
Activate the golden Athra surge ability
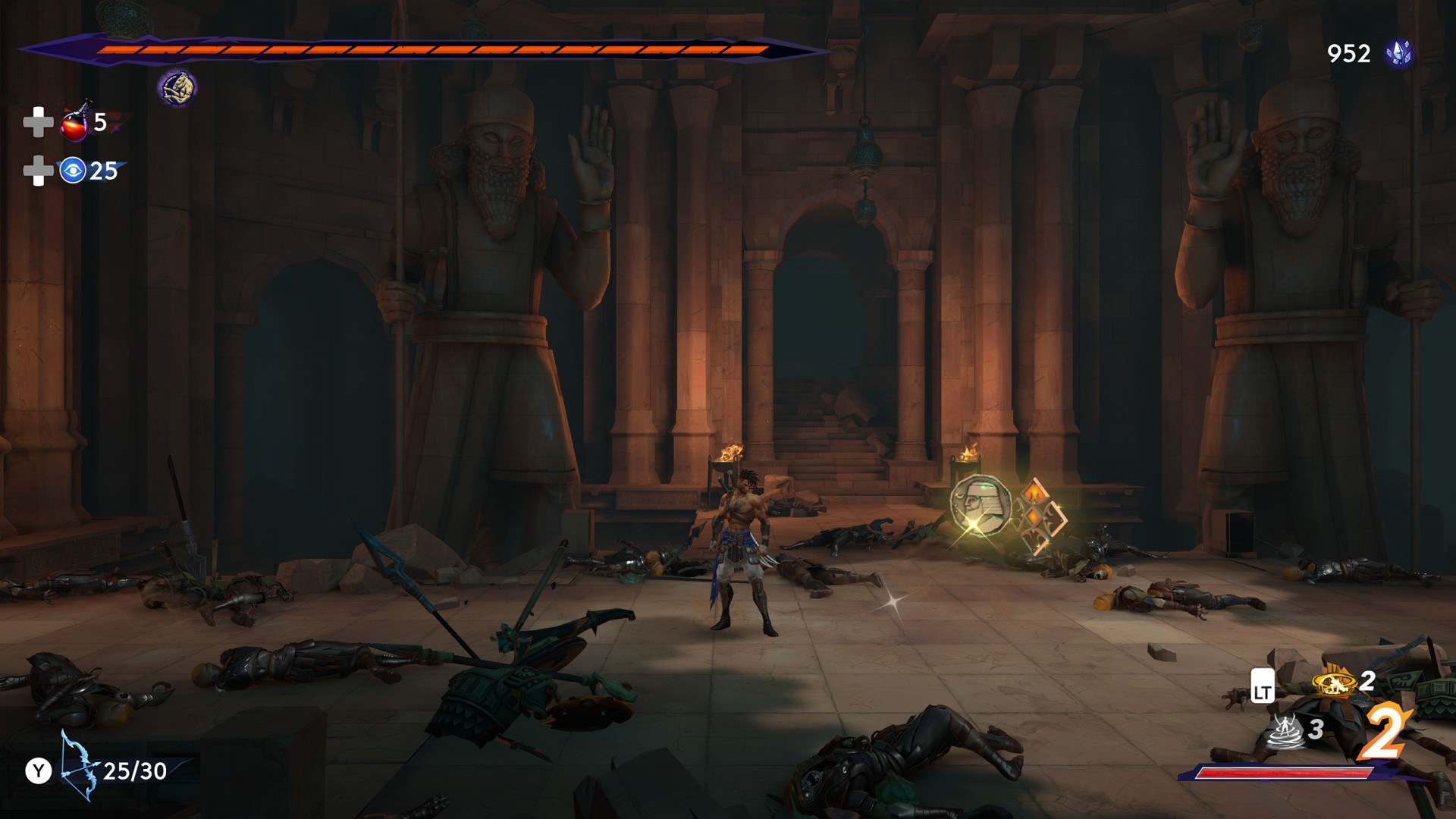coord(1334,683)
